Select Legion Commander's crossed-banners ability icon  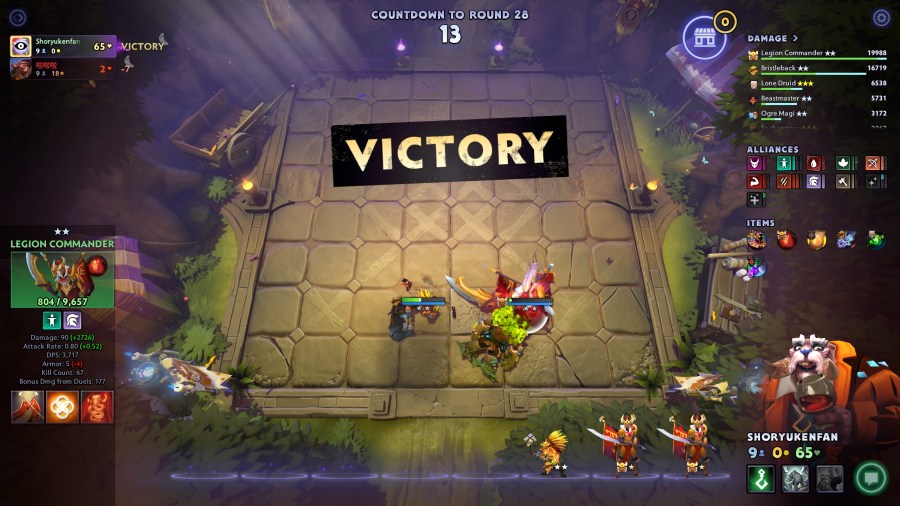tap(28, 407)
